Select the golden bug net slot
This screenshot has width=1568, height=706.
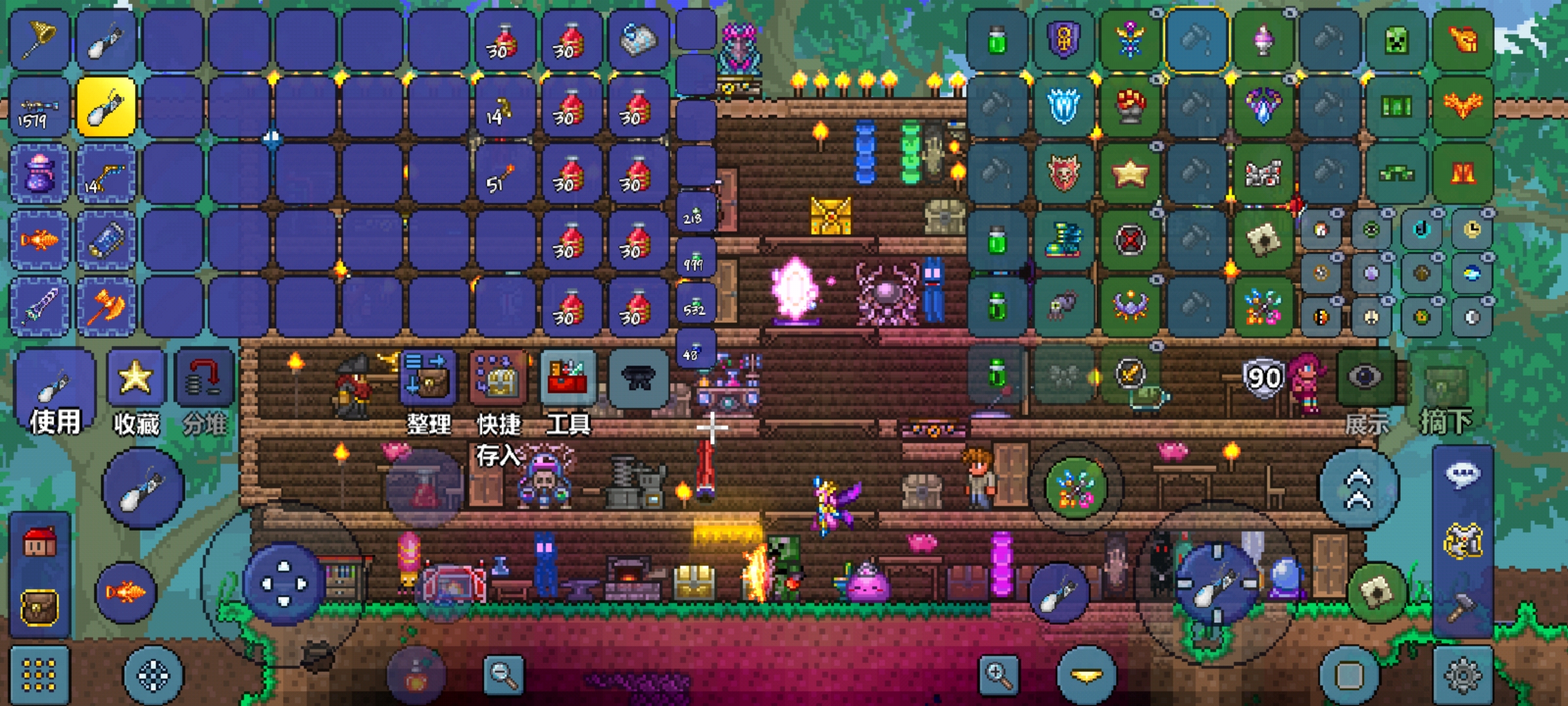pos(40,40)
